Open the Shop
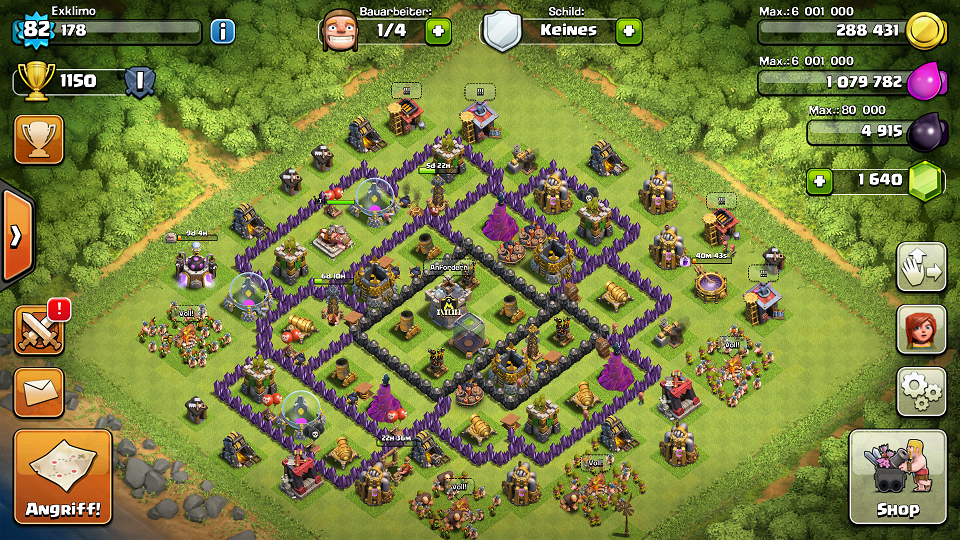Screen dimensions: 960x540 coord(897,477)
